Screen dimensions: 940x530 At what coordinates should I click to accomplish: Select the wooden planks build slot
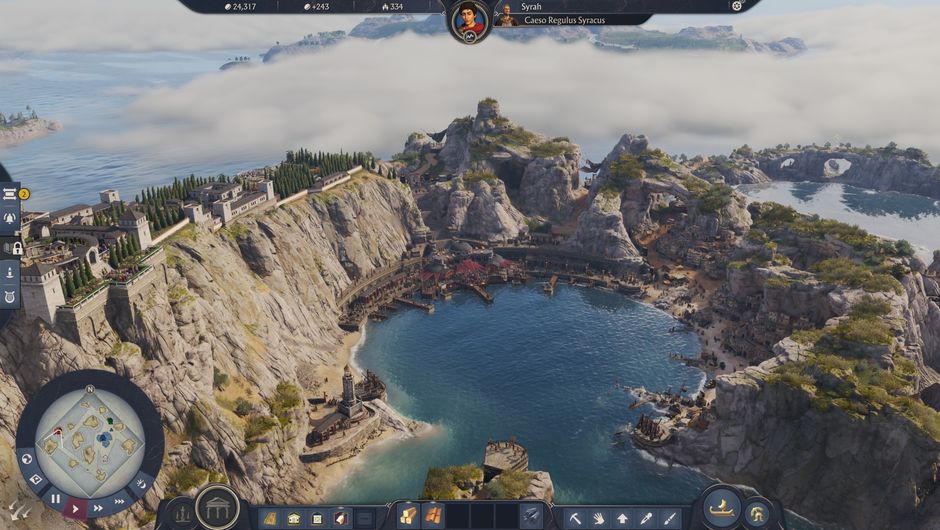point(408,516)
